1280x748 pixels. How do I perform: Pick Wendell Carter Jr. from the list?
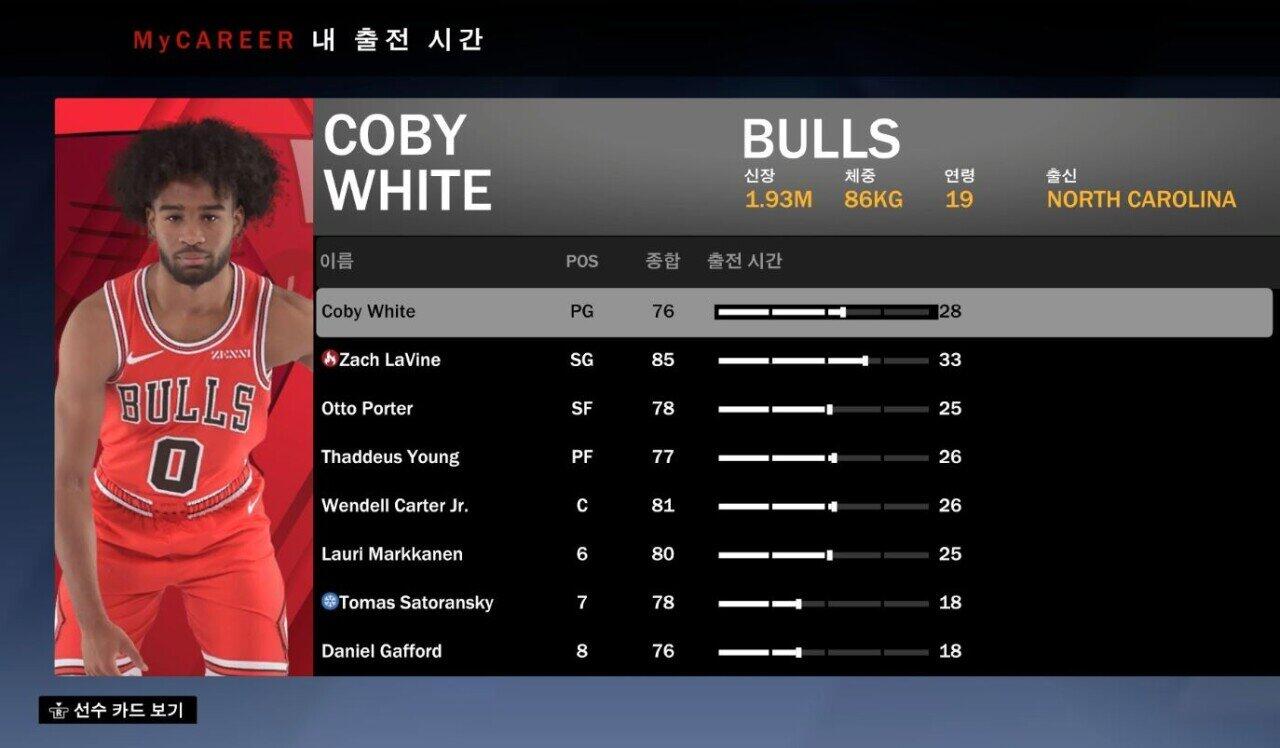coord(394,506)
